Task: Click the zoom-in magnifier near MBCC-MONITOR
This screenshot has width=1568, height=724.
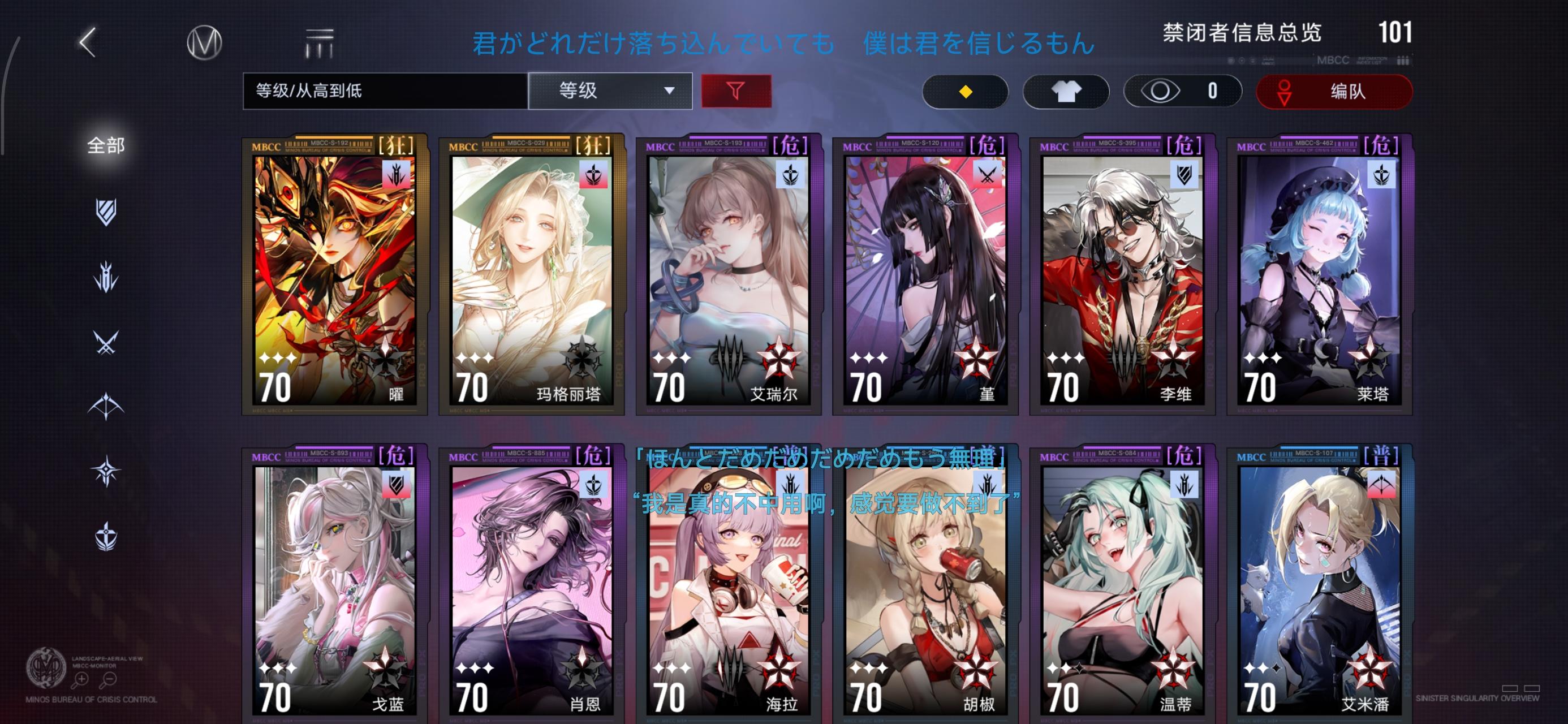Action: [82, 679]
